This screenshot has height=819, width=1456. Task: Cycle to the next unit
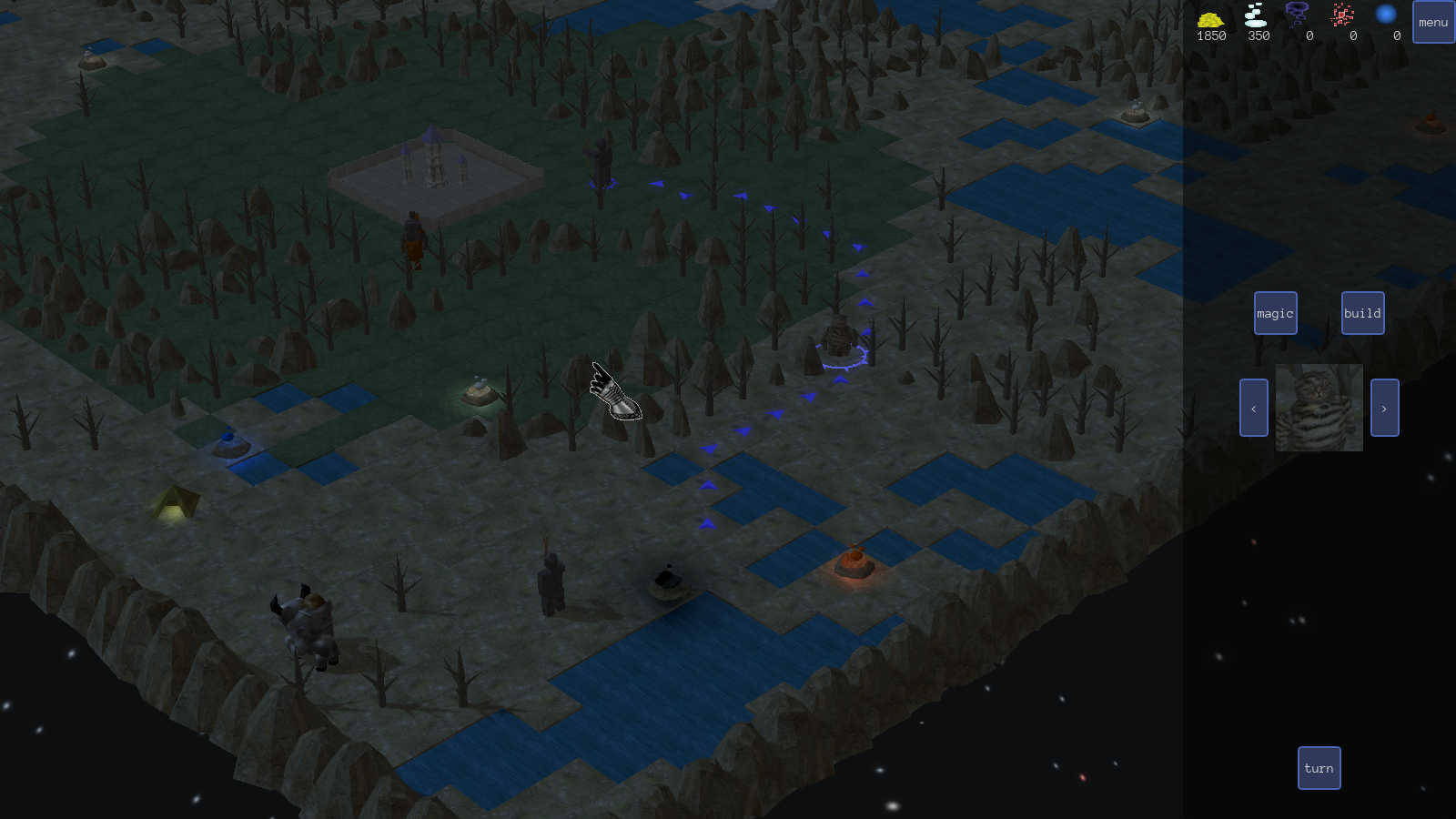coord(1384,408)
